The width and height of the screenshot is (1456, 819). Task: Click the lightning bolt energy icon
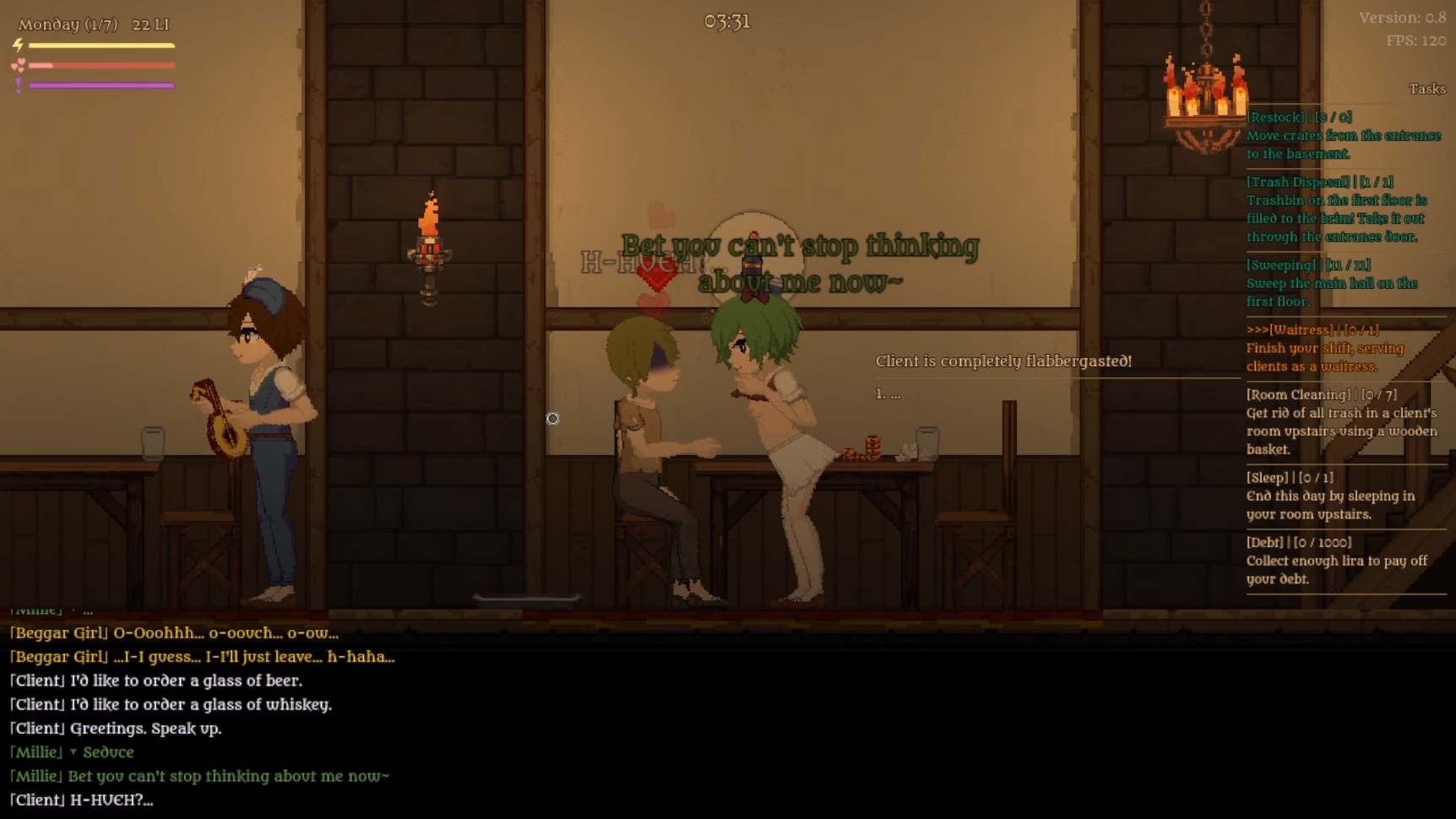click(x=19, y=45)
